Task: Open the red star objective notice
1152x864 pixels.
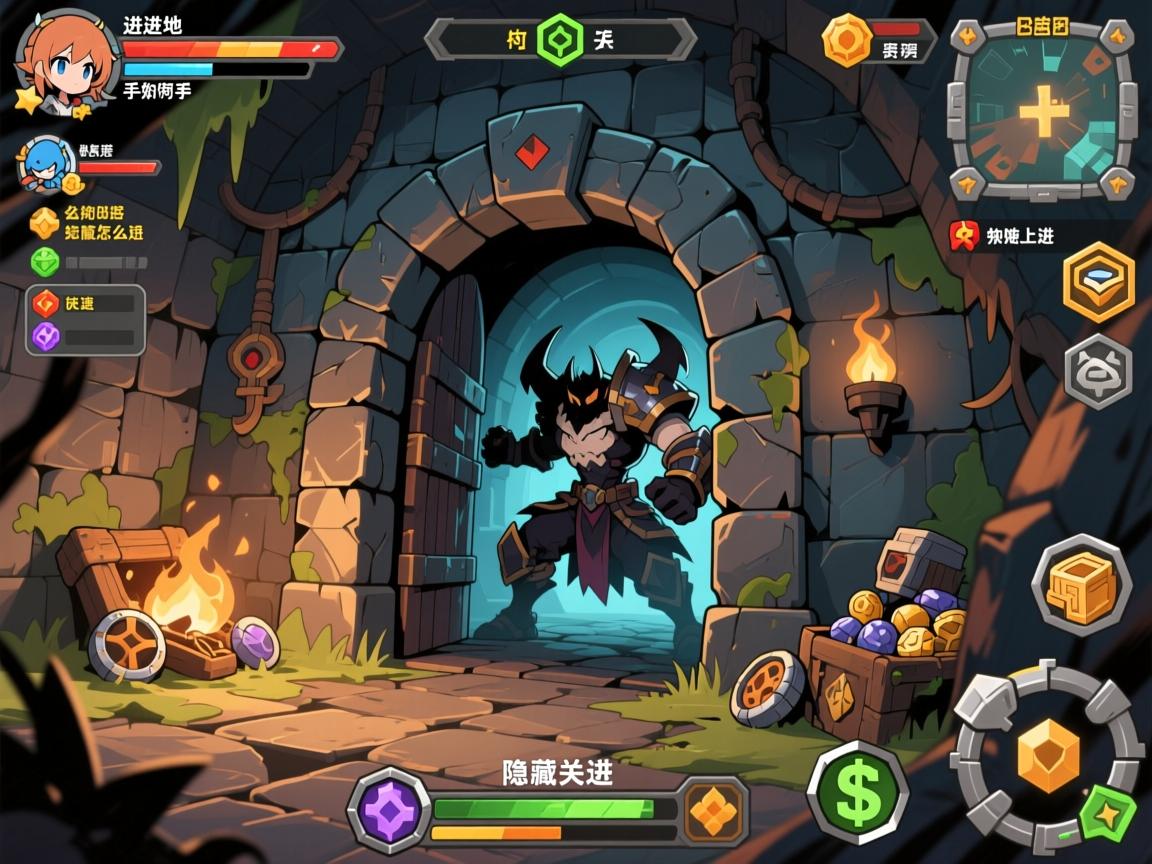Action: (964, 236)
